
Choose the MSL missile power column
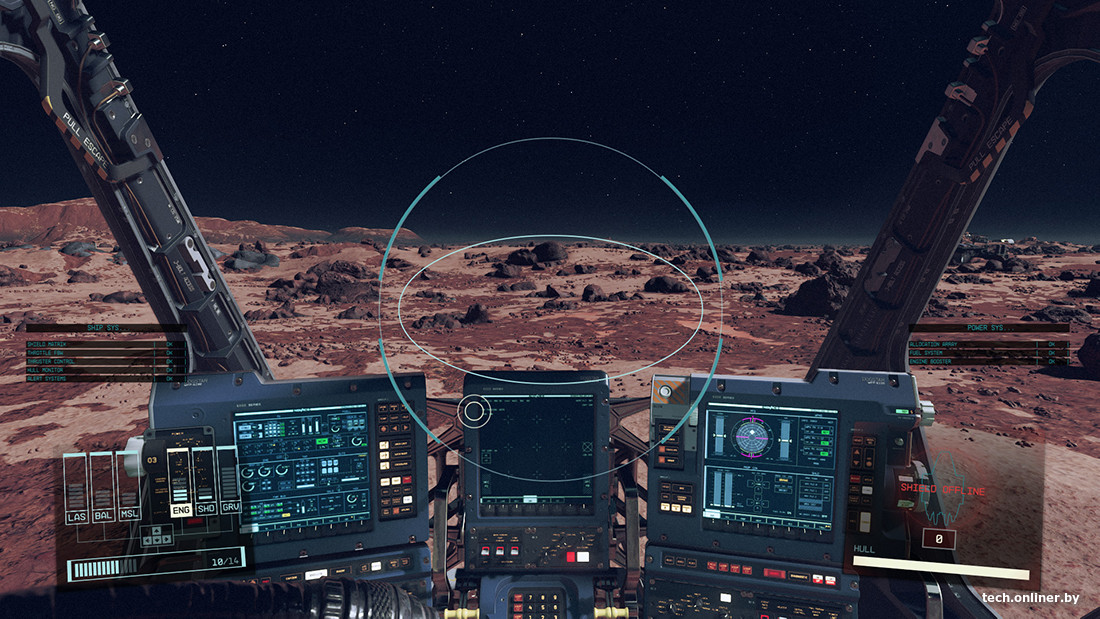pos(128,490)
